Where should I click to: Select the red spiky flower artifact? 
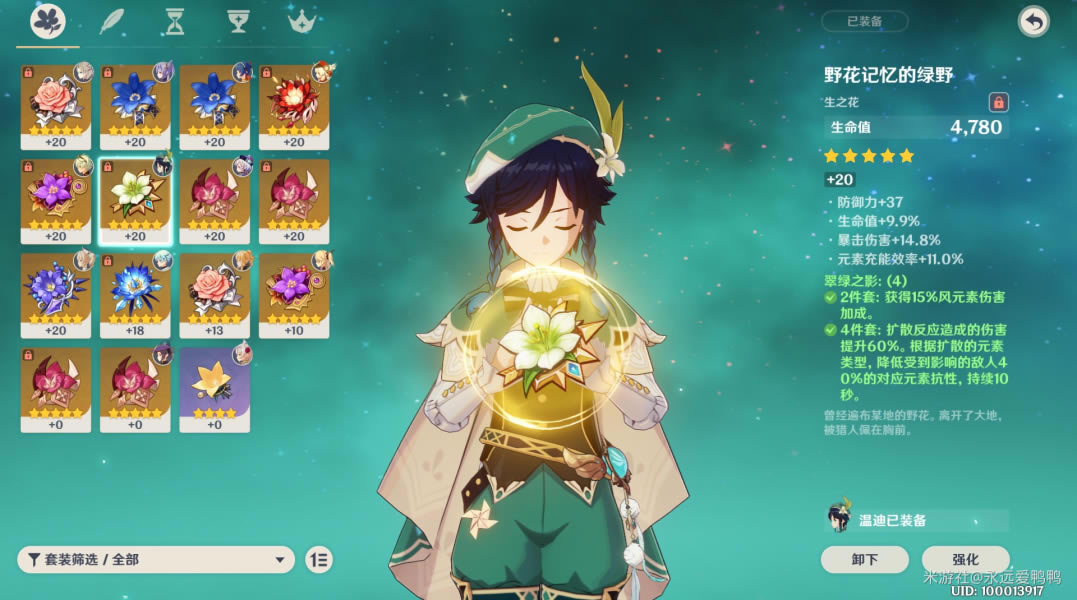294,106
